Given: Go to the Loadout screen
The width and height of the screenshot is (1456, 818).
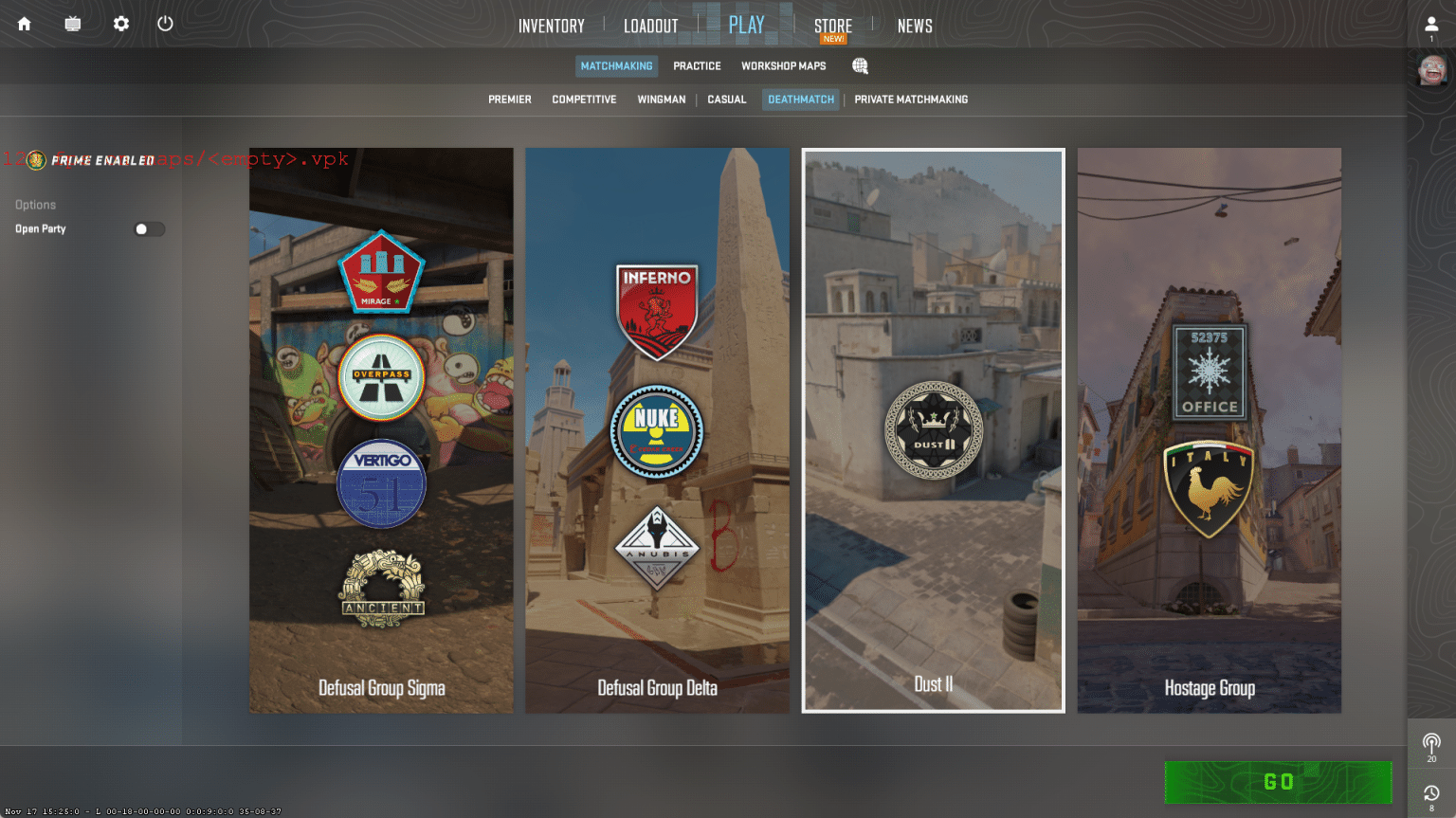Looking at the screenshot, I should 650,26.
